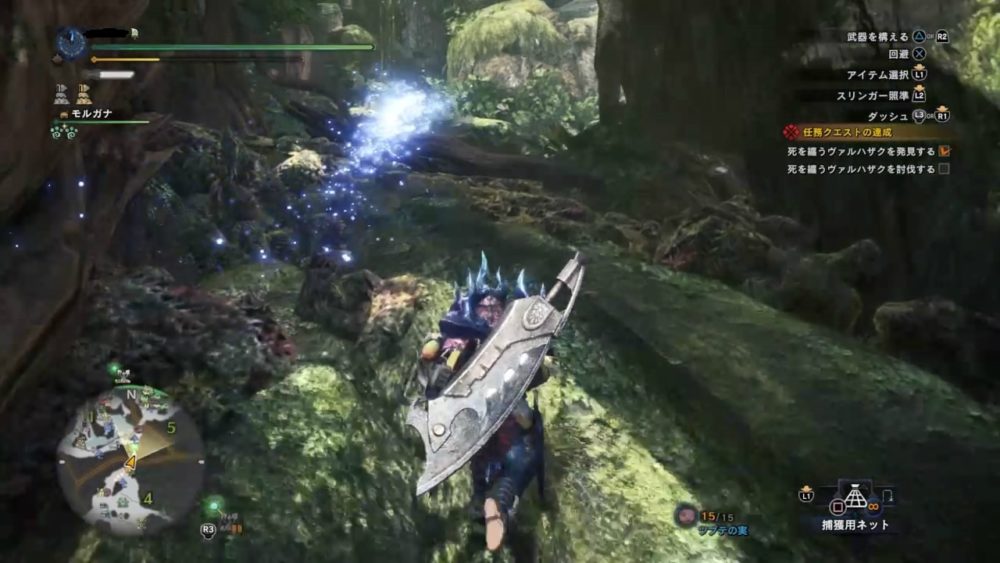Screen dimensions: 1000x563
Task: Toggle the discover Vaal Hazak objective checkbox
Action: pyautogui.click(x=943, y=151)
